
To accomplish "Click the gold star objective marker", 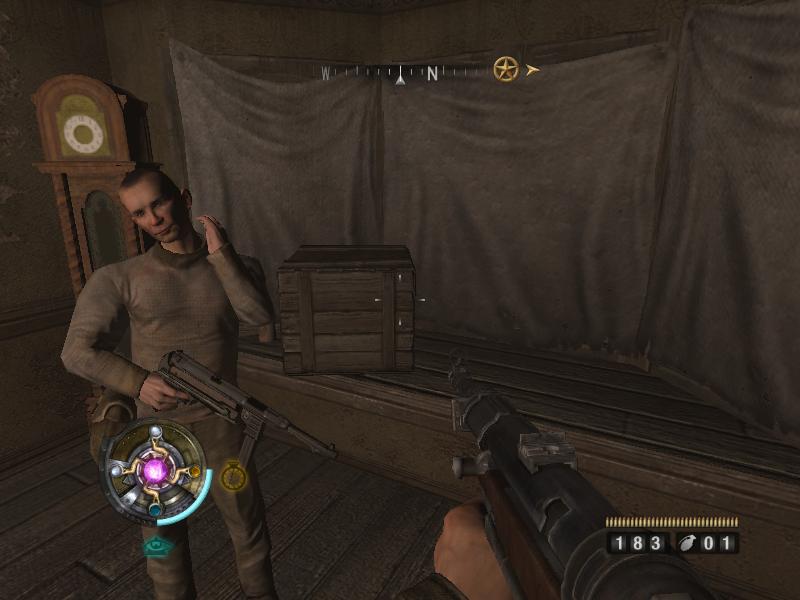I will click(506, 70).
